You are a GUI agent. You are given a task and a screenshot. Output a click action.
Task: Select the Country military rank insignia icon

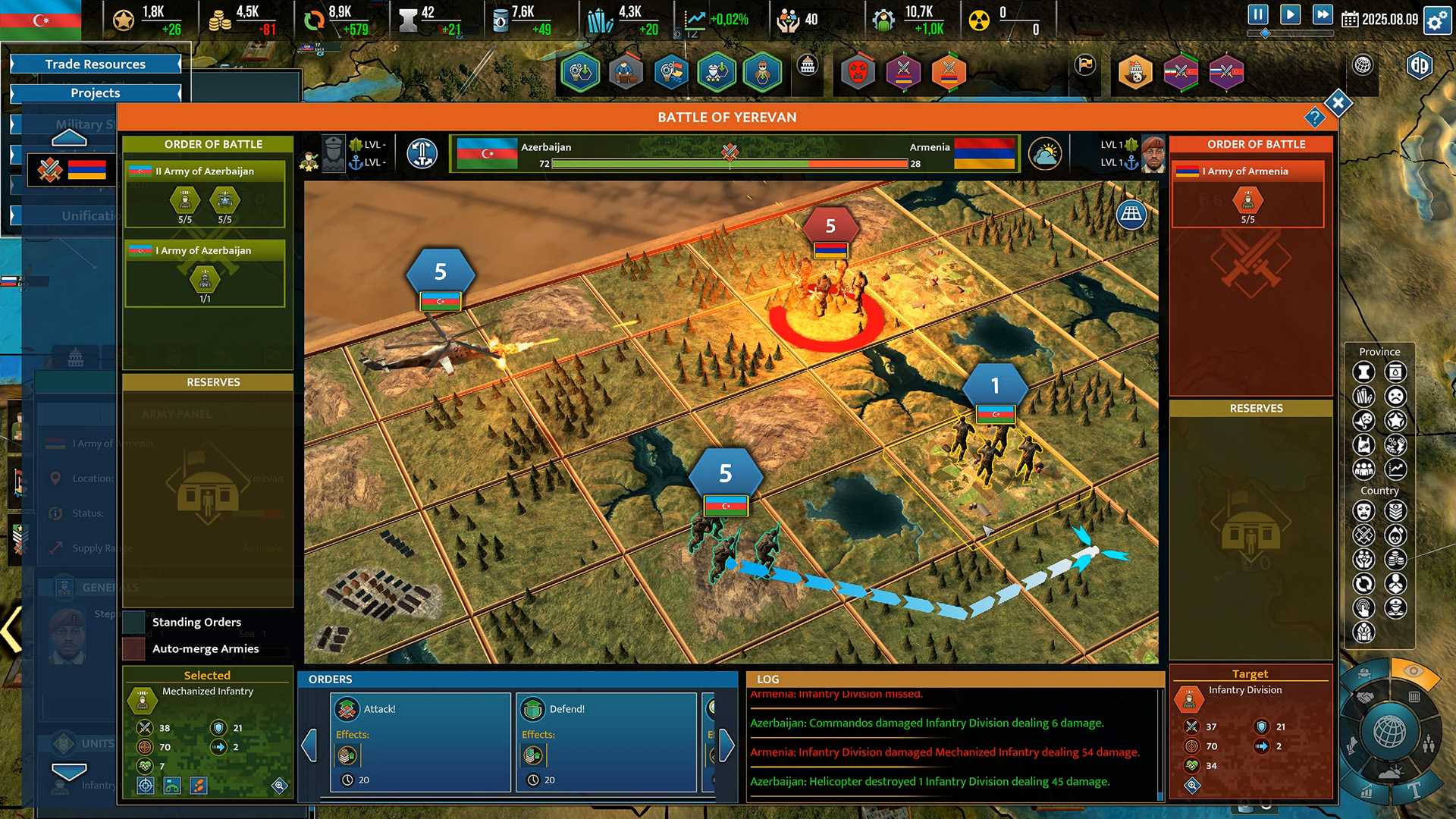1395,512
